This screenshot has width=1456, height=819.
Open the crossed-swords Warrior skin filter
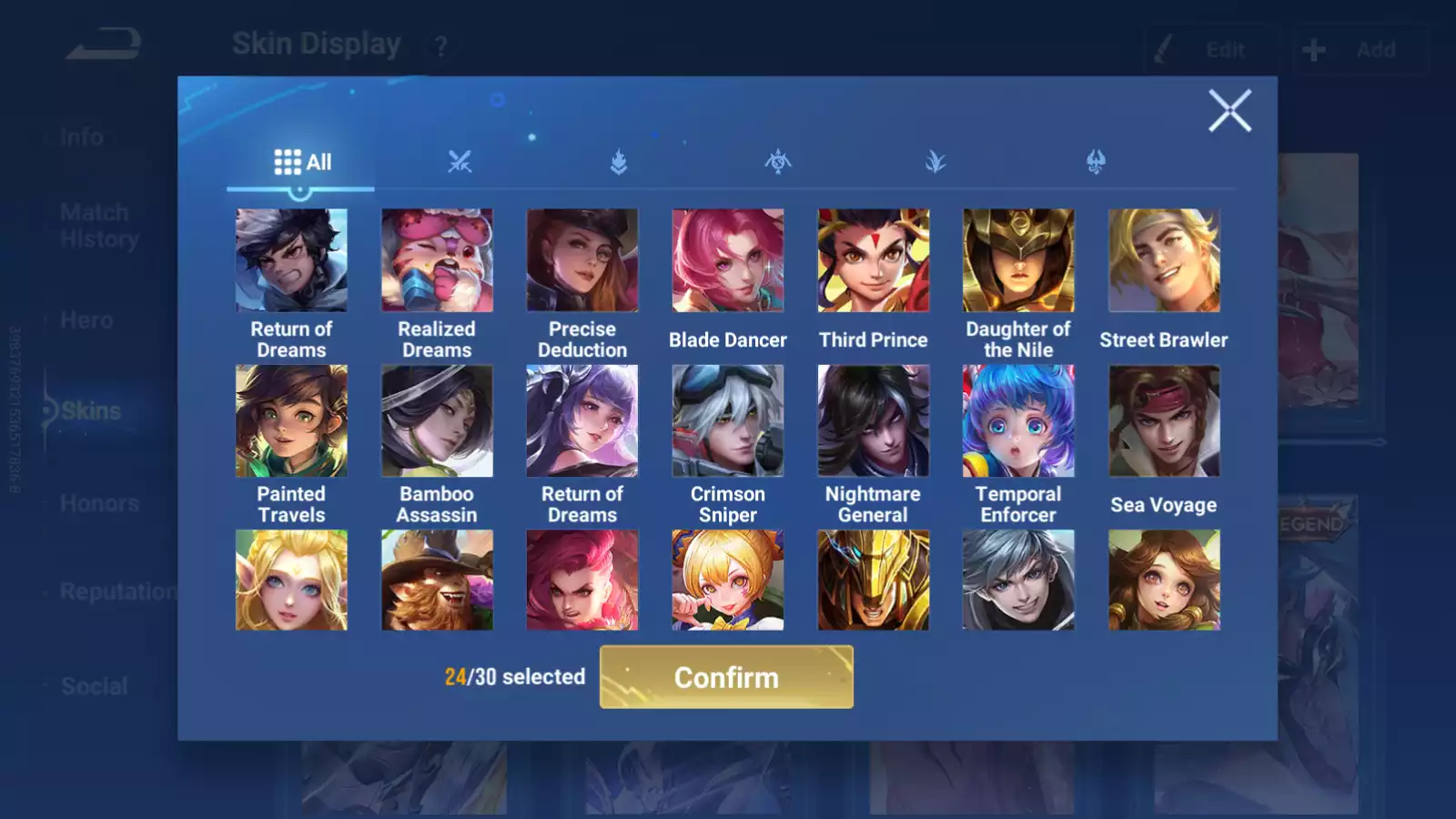[x=460, y=162]
